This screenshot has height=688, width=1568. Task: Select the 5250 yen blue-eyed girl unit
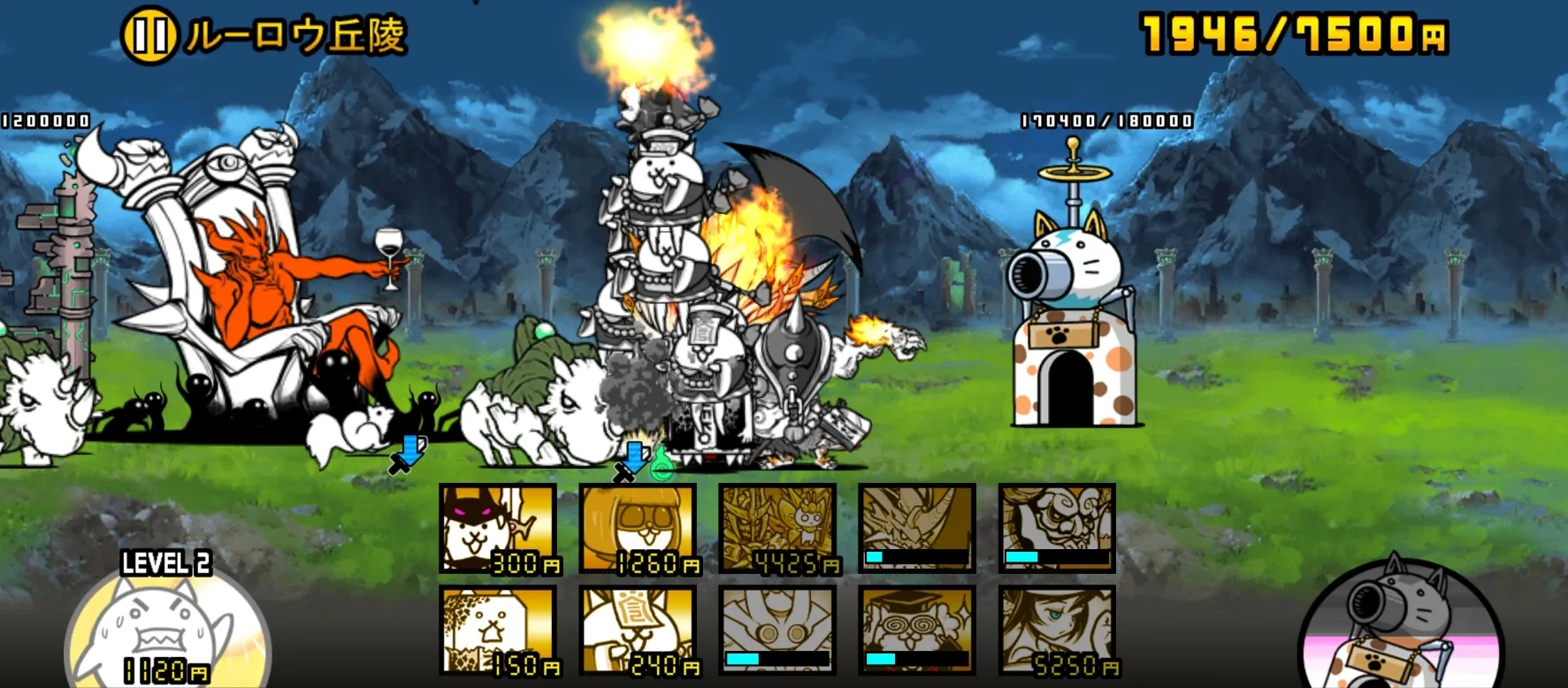coord(1057,631)
